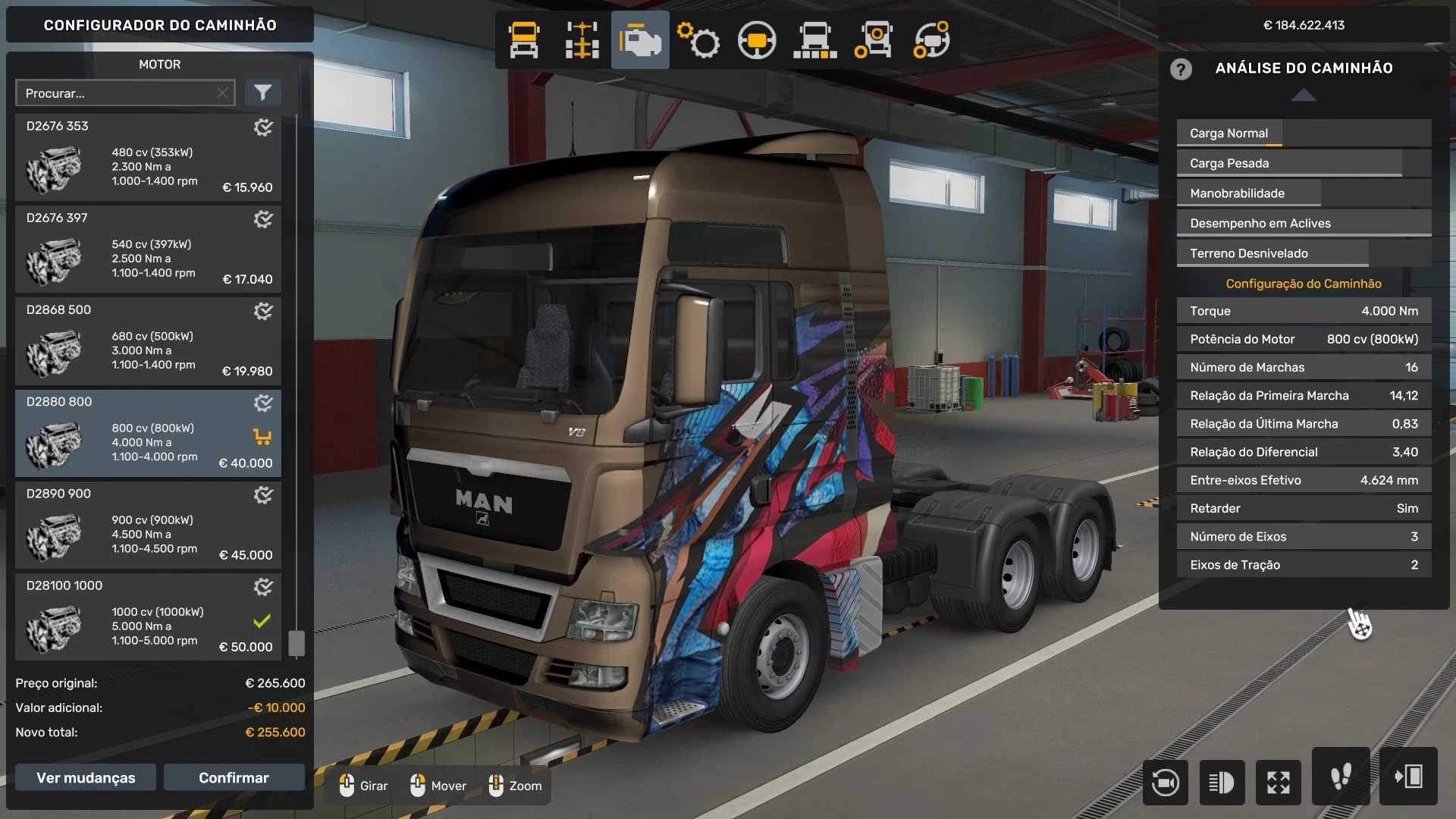The image size is (1456, 819).
Task: Pick the D2868 500 engine
Action: pos(148,341)
